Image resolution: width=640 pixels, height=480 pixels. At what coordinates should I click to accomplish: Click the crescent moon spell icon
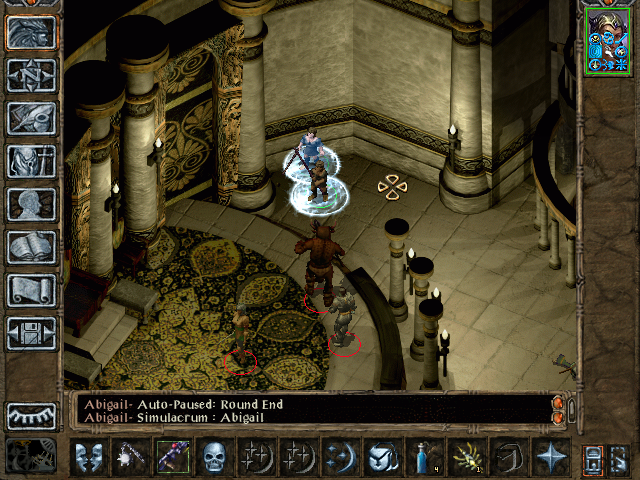tap(340, 457)
